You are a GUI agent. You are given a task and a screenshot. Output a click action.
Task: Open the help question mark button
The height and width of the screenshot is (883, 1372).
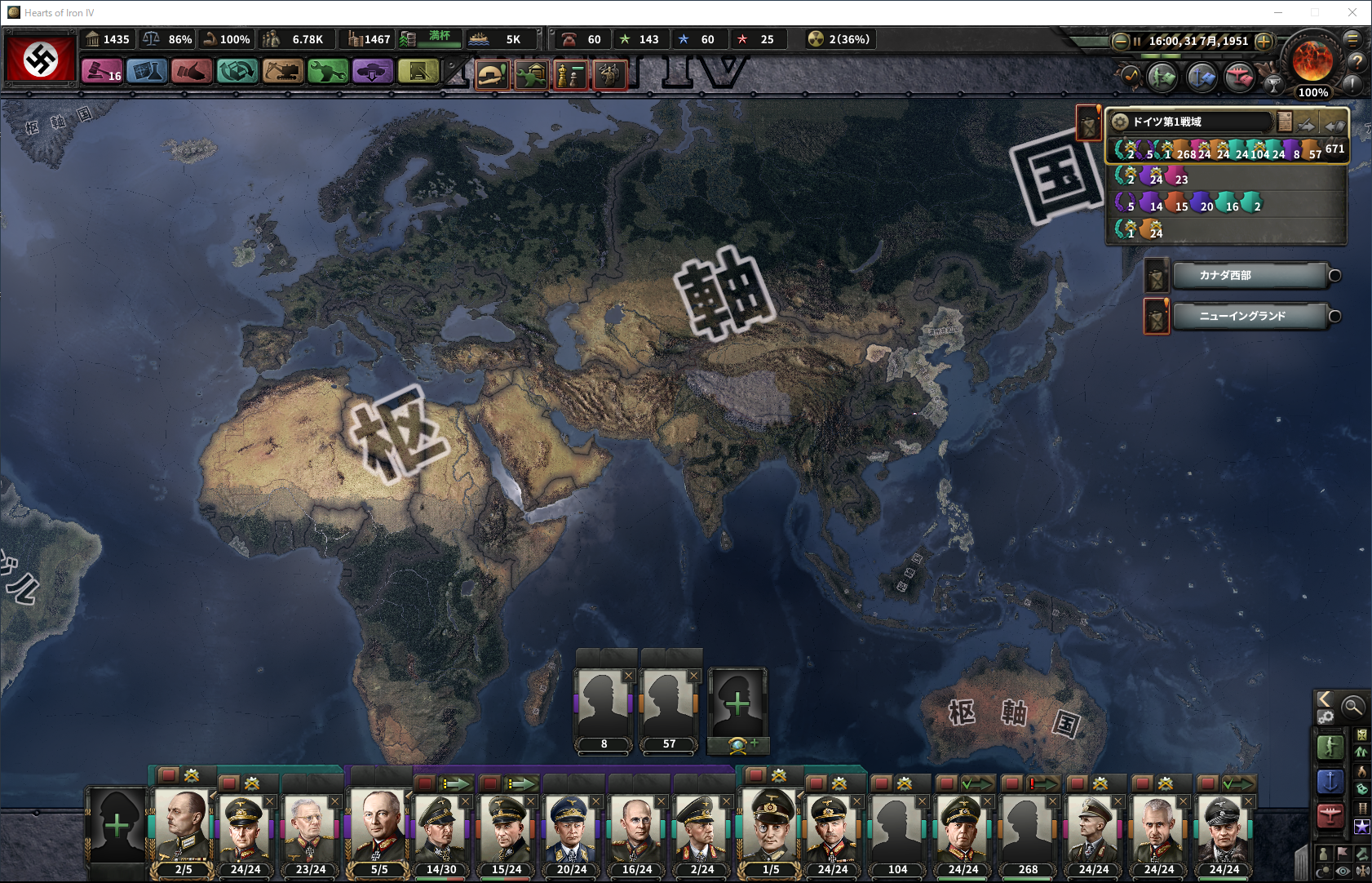(x=1357, y=61)
